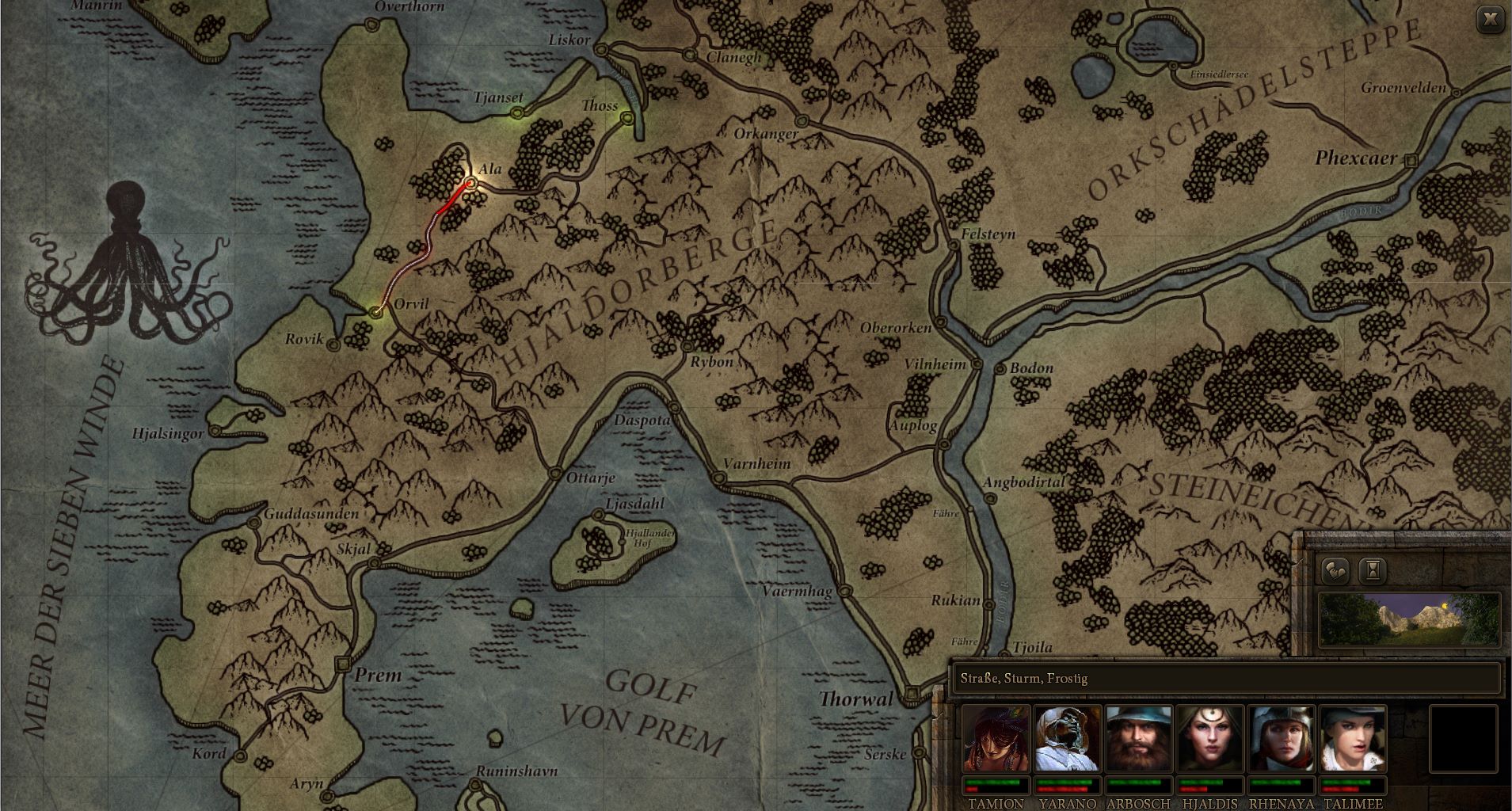Select the glowing Orvil town marker
Viewport: 1512px width, 811px height.
click(x=376, y=312)
